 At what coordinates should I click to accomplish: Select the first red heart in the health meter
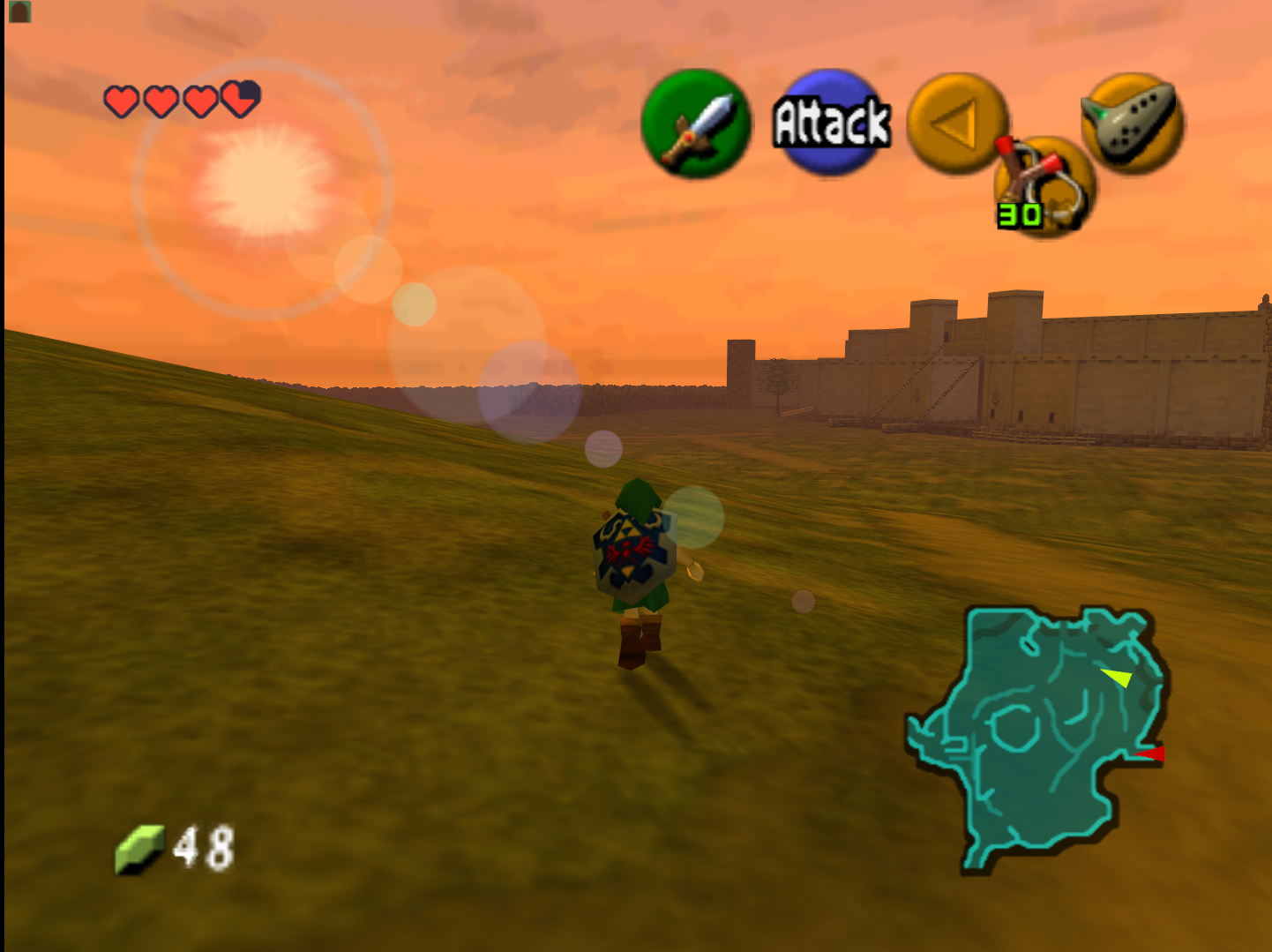point(118,100)
